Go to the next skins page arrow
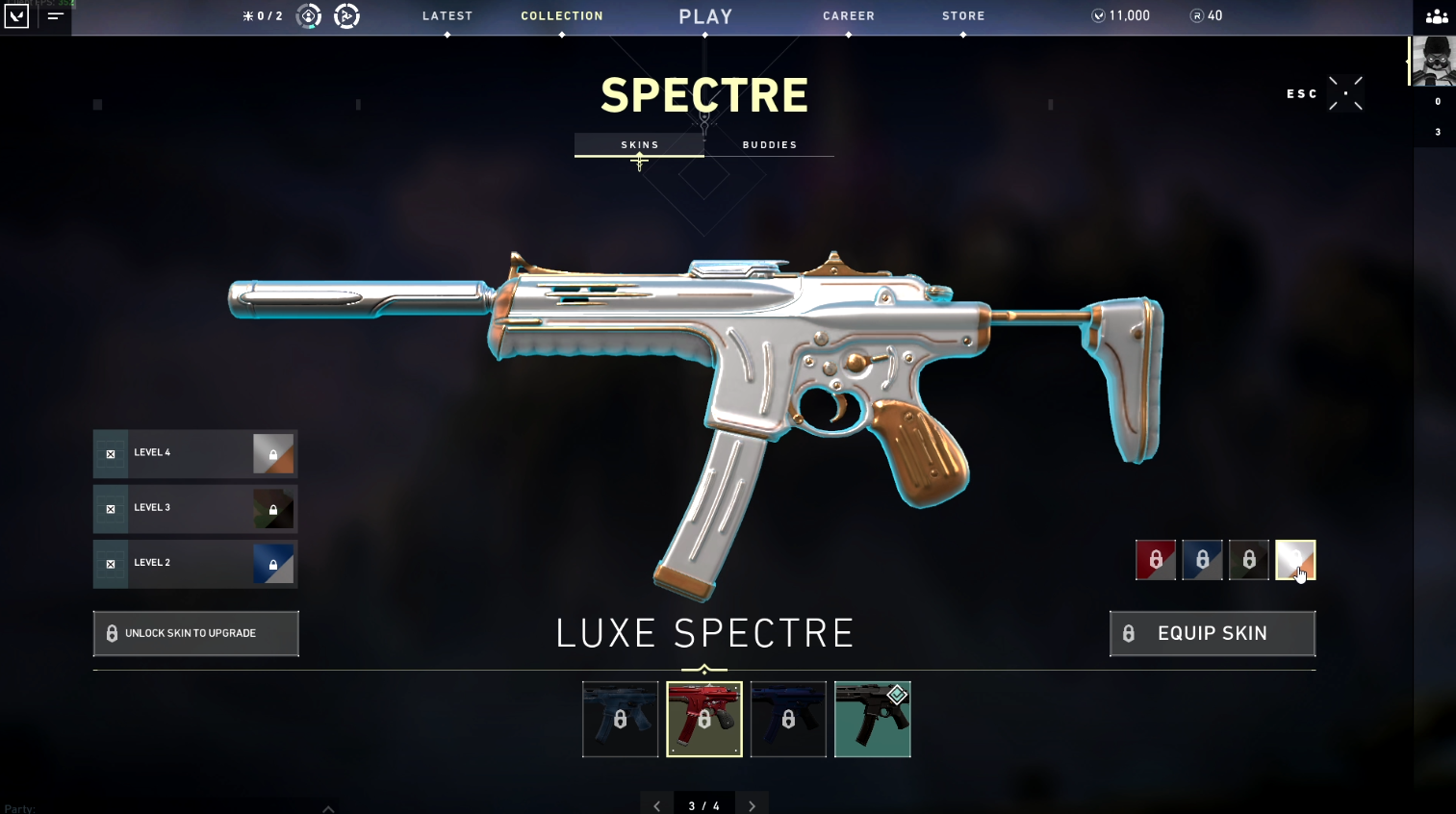1456x814 pixels. 753,803
